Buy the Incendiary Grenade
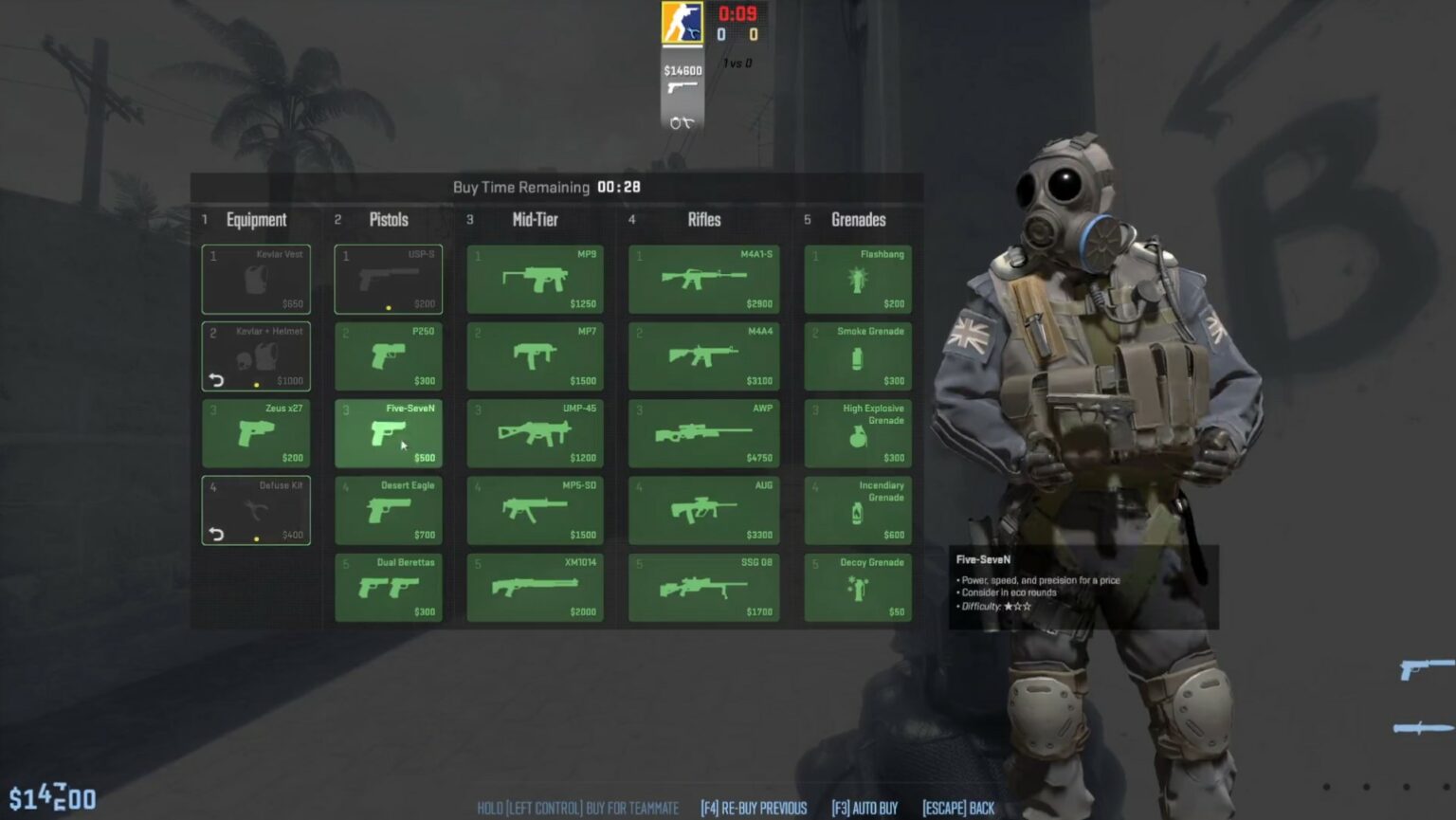 [858, 510]
